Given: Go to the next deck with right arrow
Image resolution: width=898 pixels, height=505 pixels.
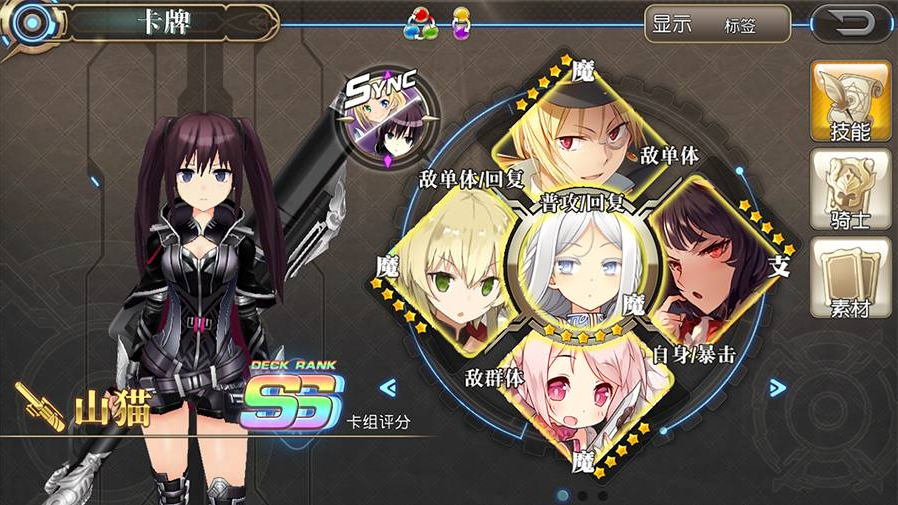Looking at the screenshot, I should [x=777, y=388].
